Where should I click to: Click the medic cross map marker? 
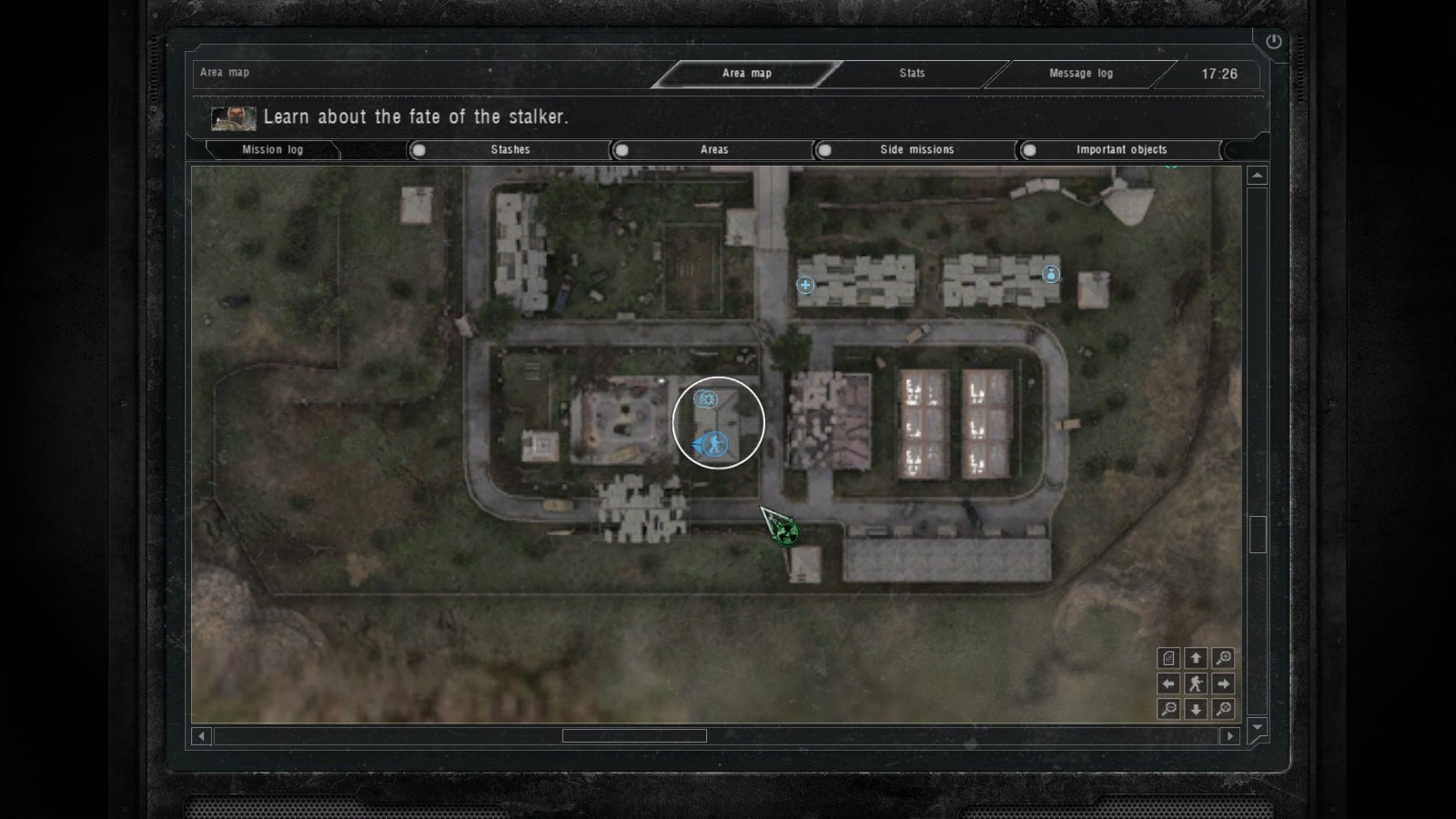[x=805, y=285]
